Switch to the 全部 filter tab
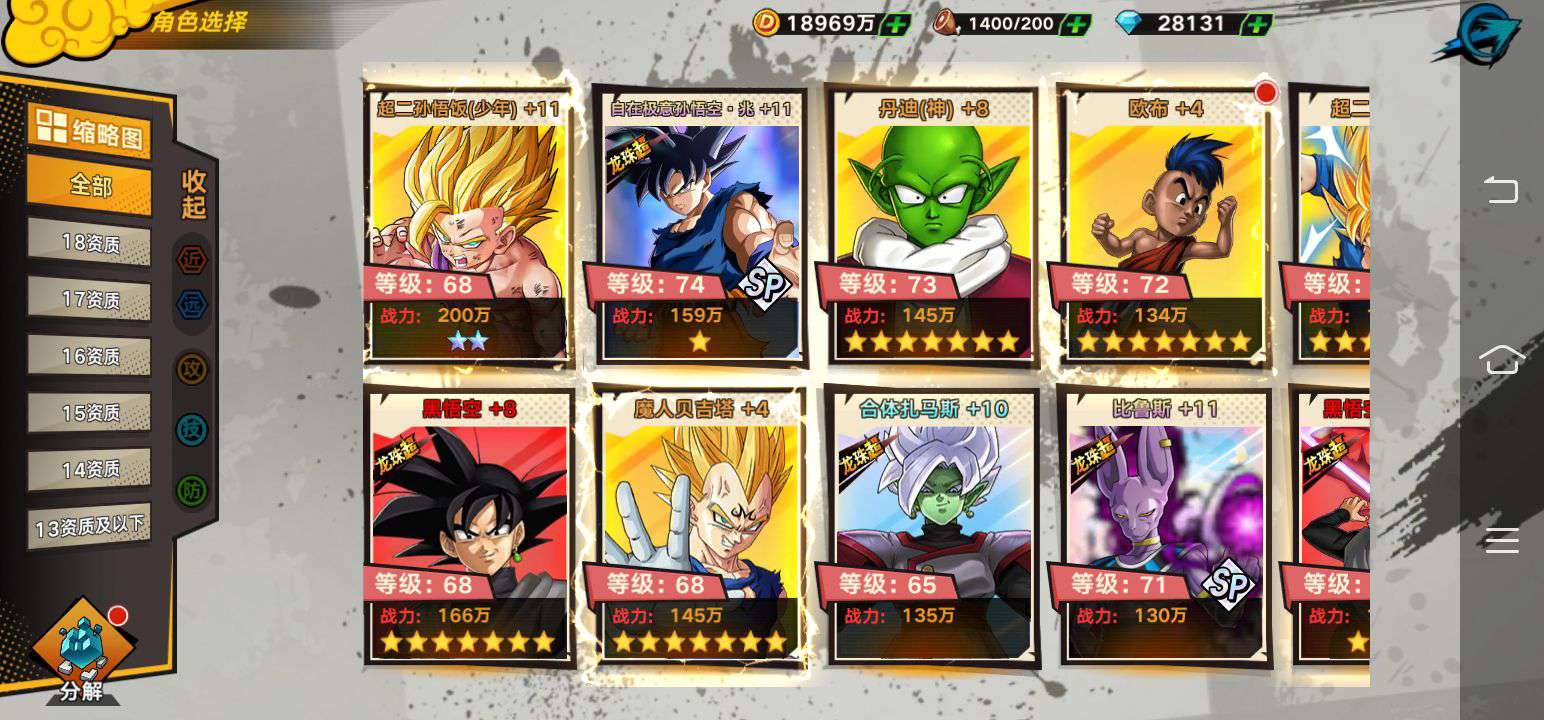Image resolution: width=1544 pixels, height=720 pixels. [89, 186]
